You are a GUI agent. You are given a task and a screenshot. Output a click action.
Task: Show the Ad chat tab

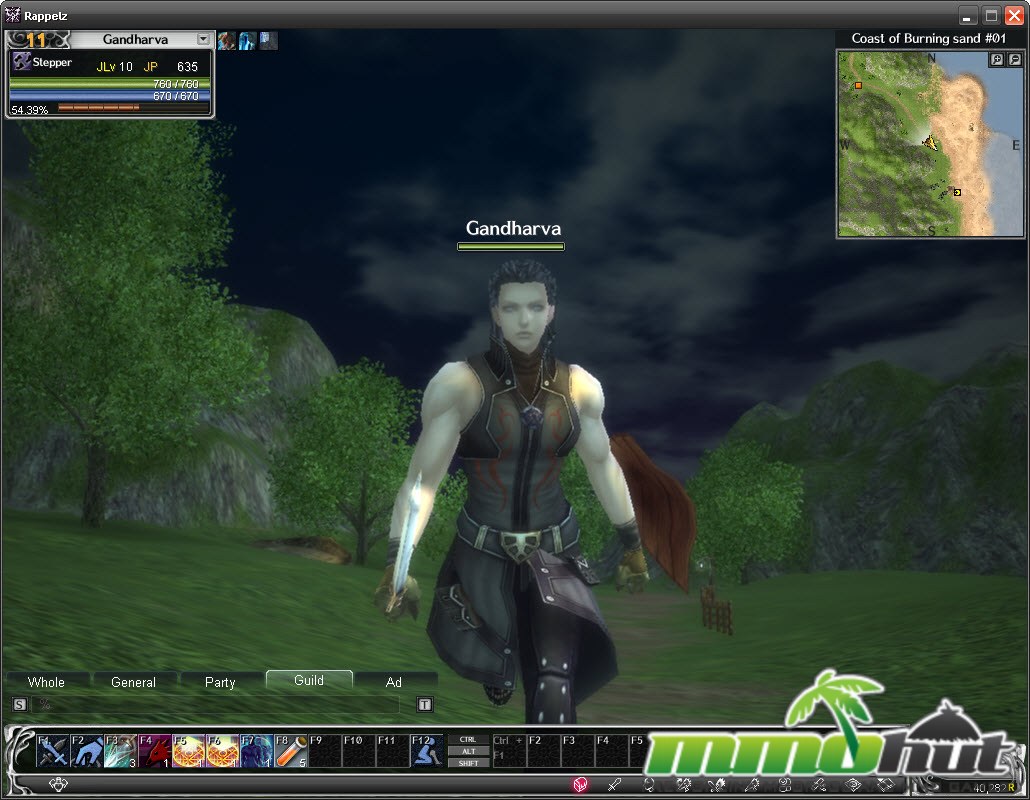point(394,682)
